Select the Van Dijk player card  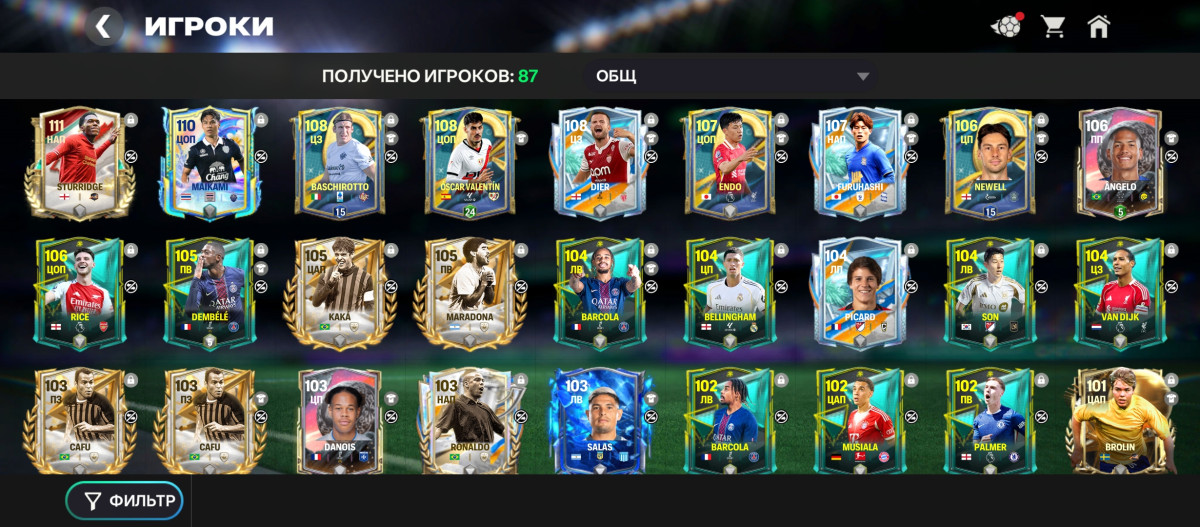(x=1119, y=293)
